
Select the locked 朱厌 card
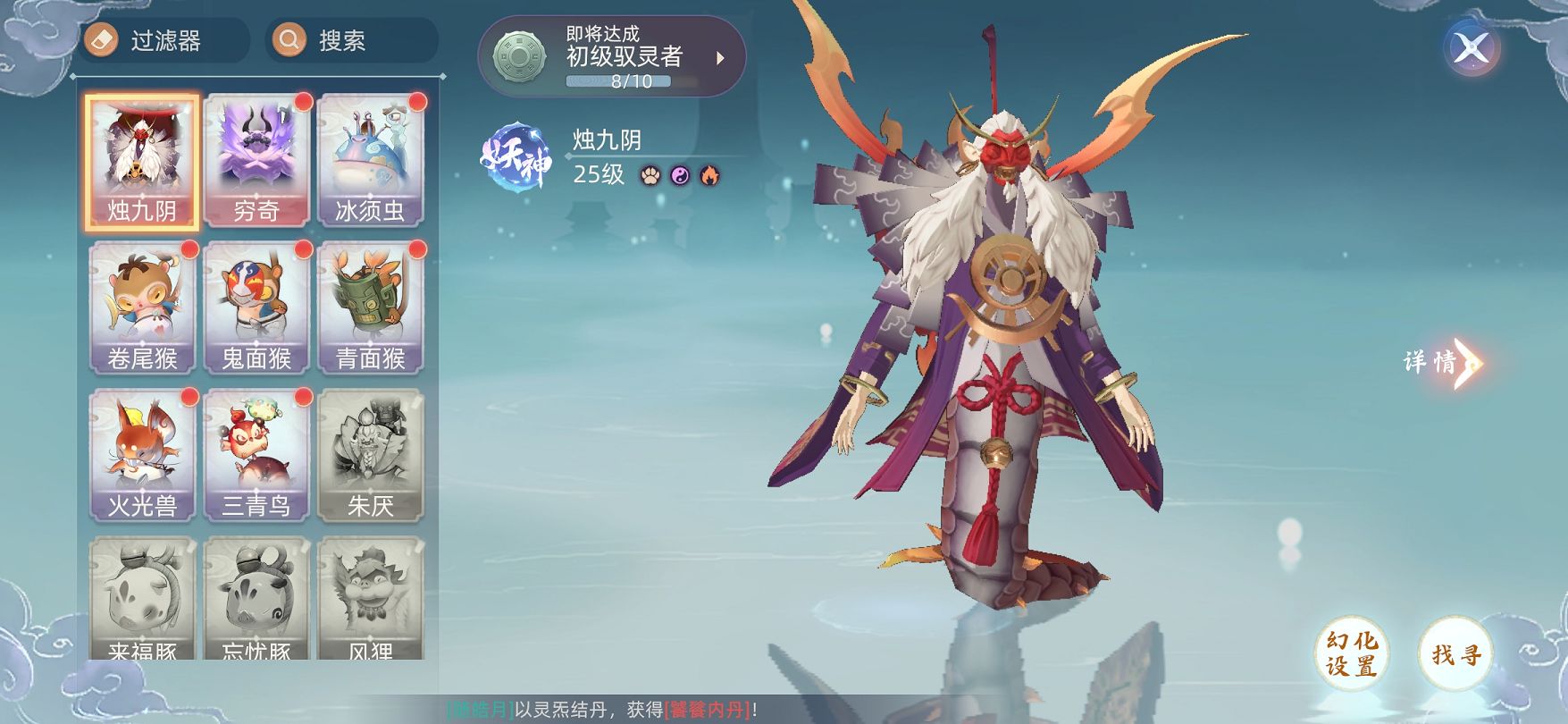point(370,457)
